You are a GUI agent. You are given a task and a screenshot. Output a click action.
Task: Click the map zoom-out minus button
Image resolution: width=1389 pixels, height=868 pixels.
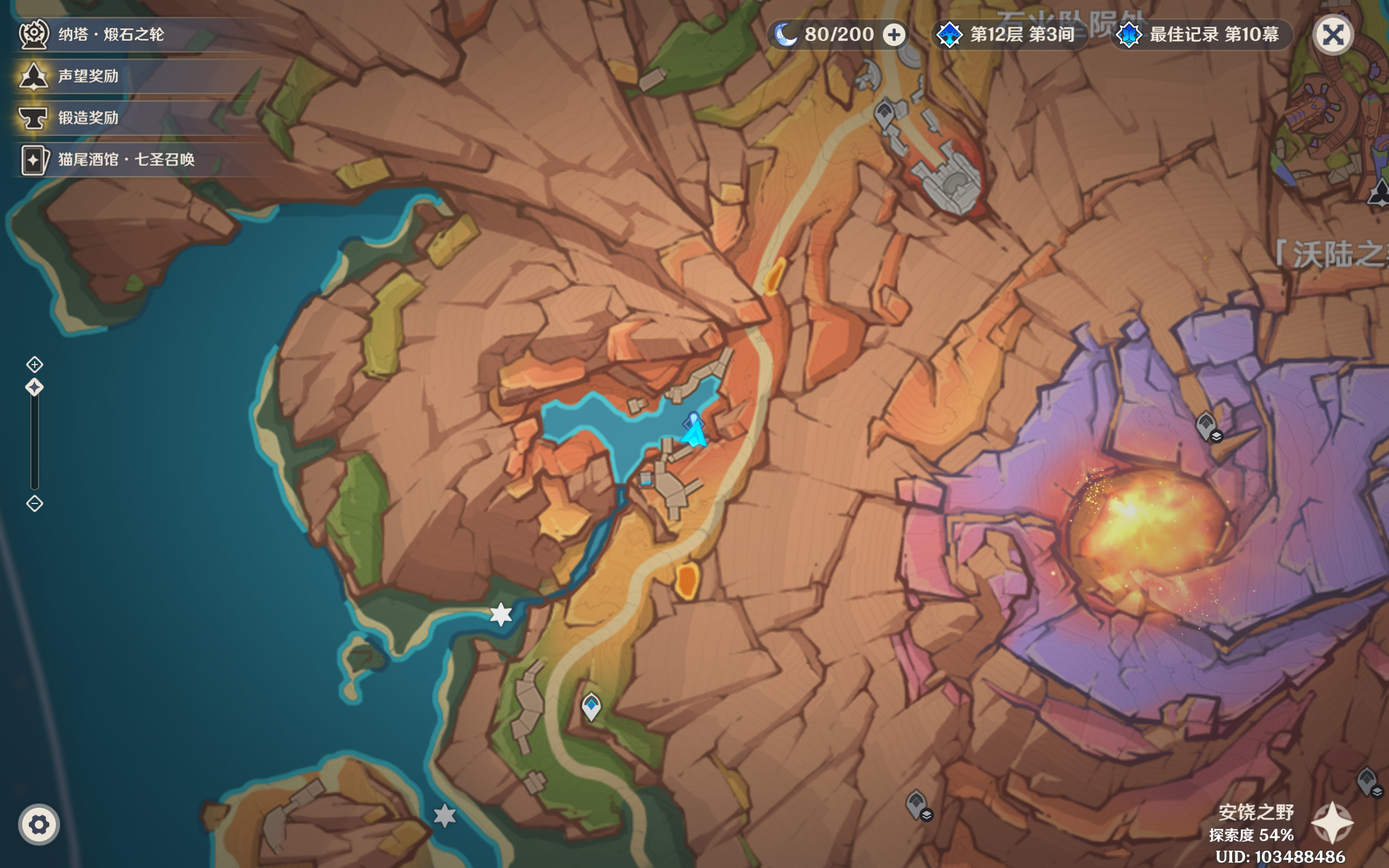coord(34,503)
